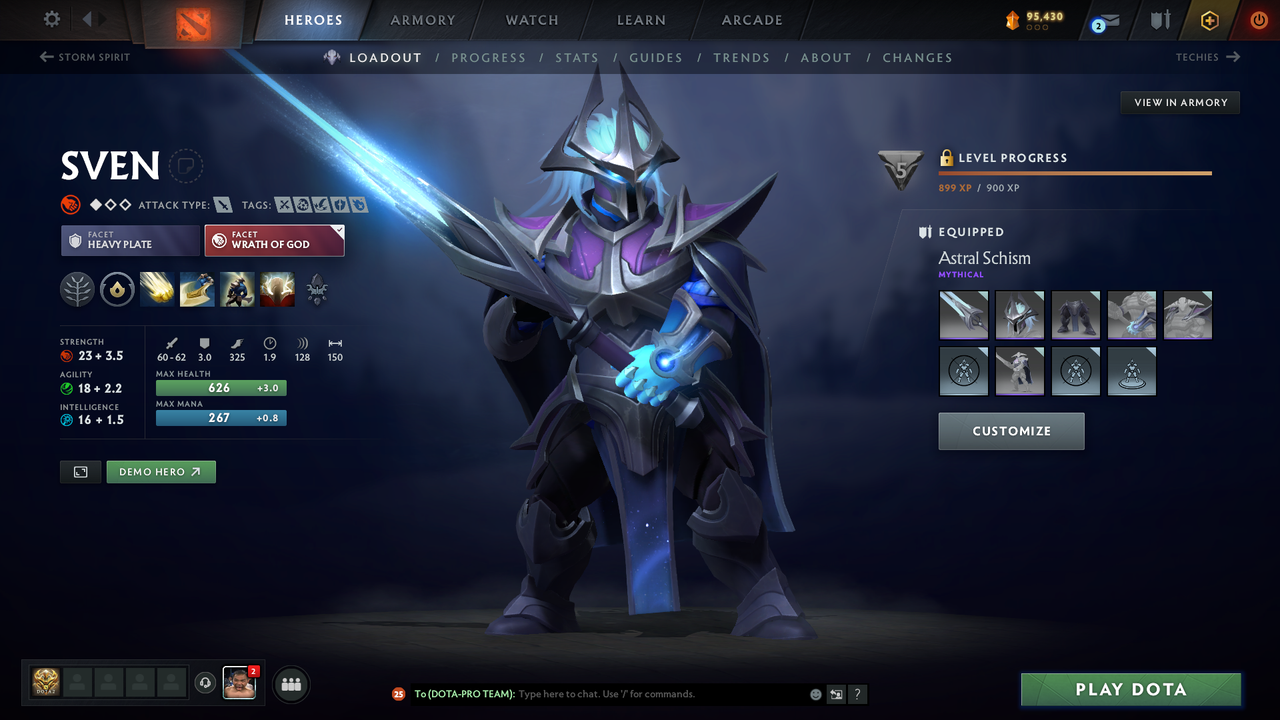Switch to the STATS tab
The image size is (1280, 720).
click(x=577, y=57)
